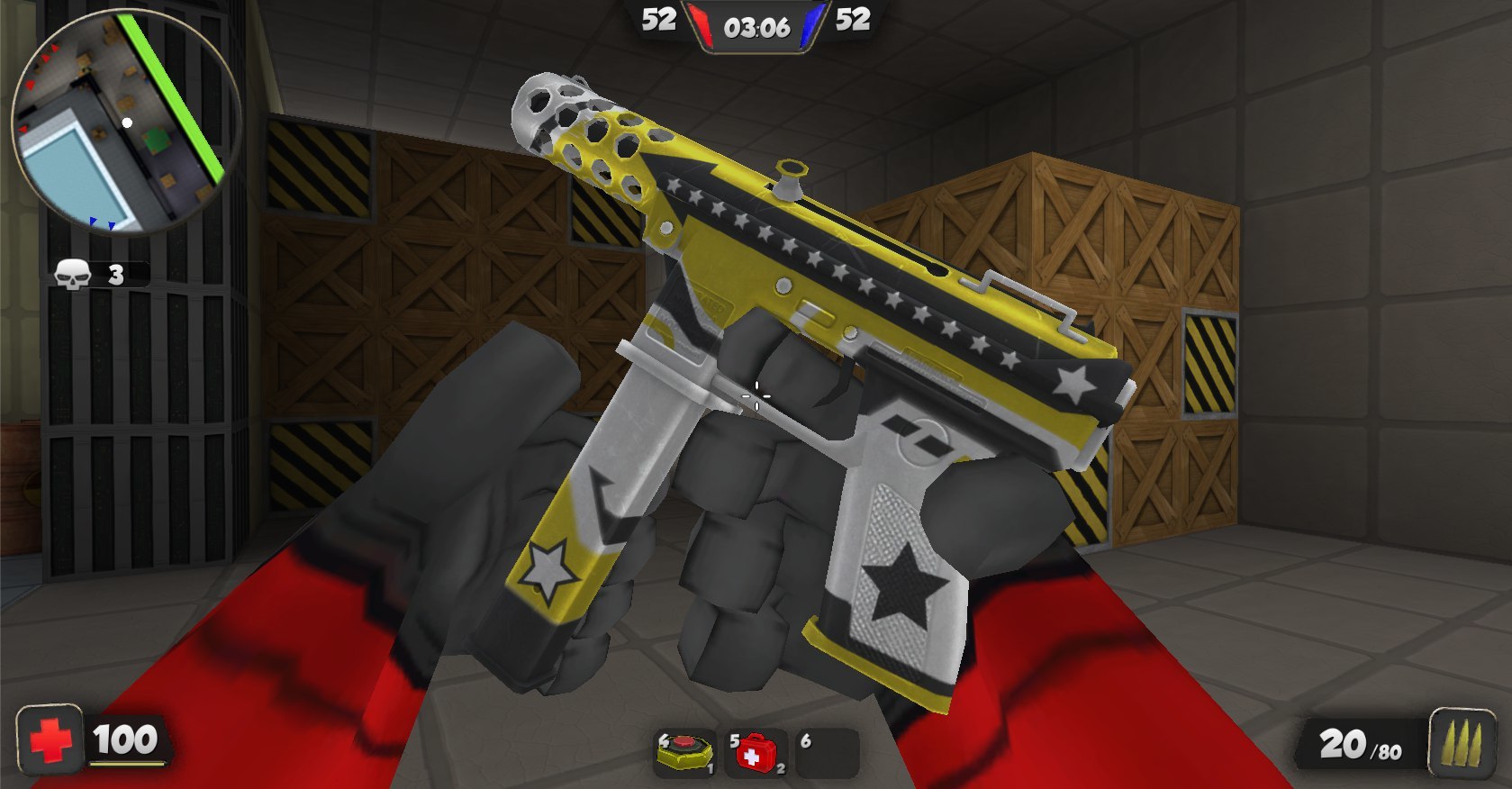The height and width of the screenshot is (789, 1512).
Task: Use the red medkit in slot 5
Action: pos(756,753)
